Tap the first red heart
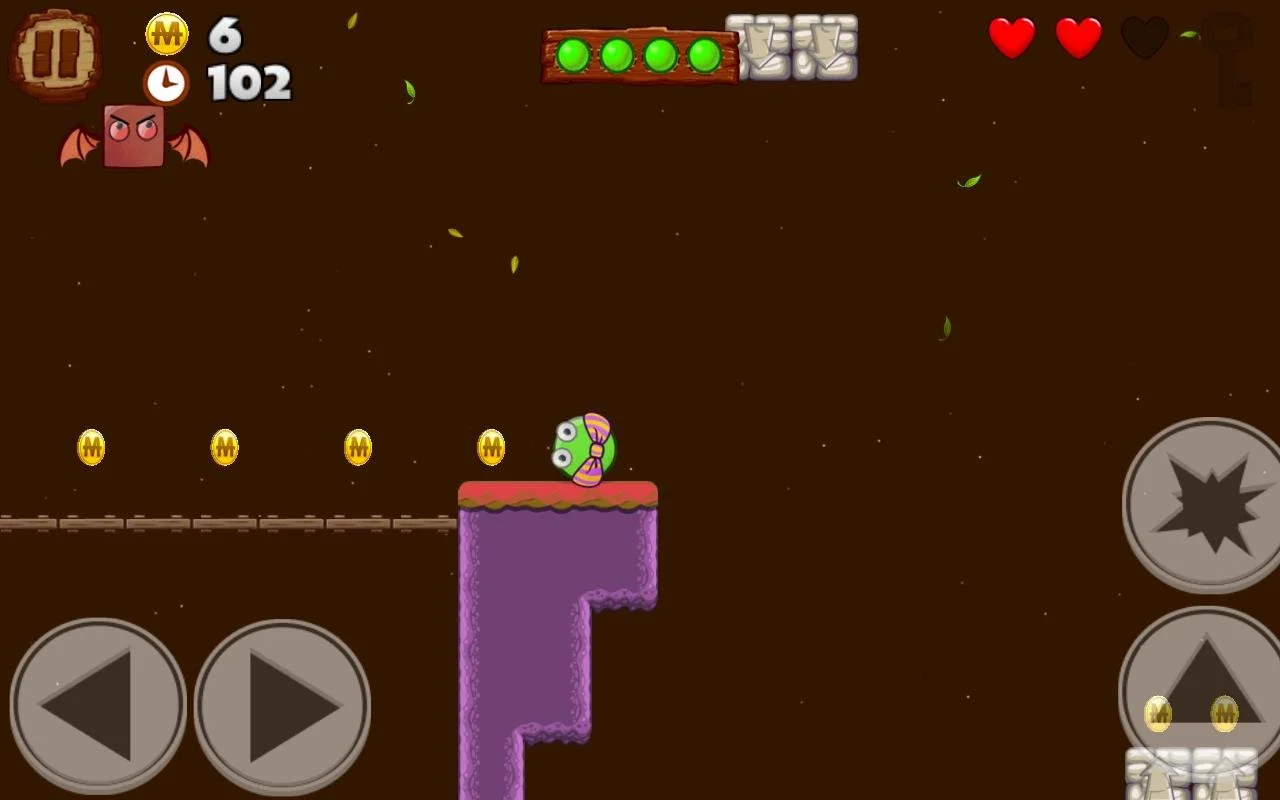This screenshot has width=1280, height=800. pyautogui.click(x=1012, y=40)
